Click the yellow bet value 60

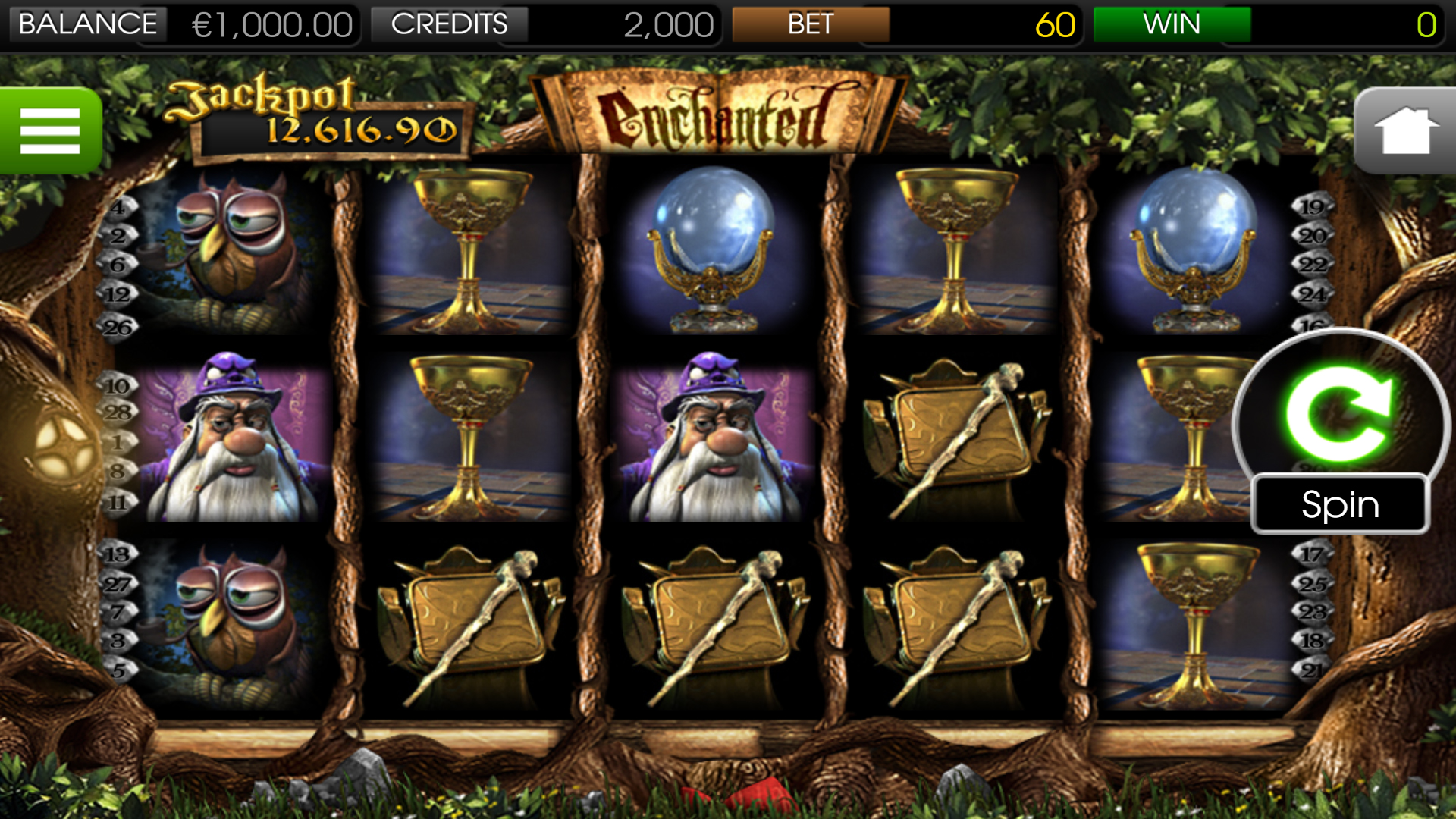1056,24
